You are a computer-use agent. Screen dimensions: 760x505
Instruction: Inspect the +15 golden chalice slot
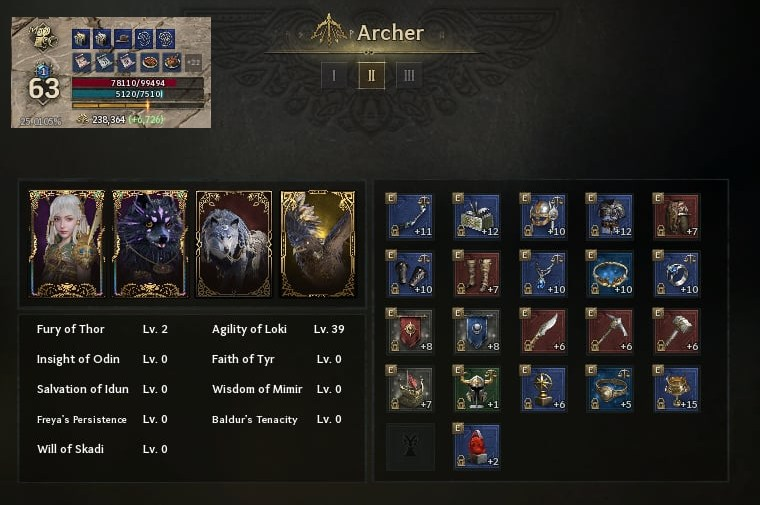pos(676,388)
